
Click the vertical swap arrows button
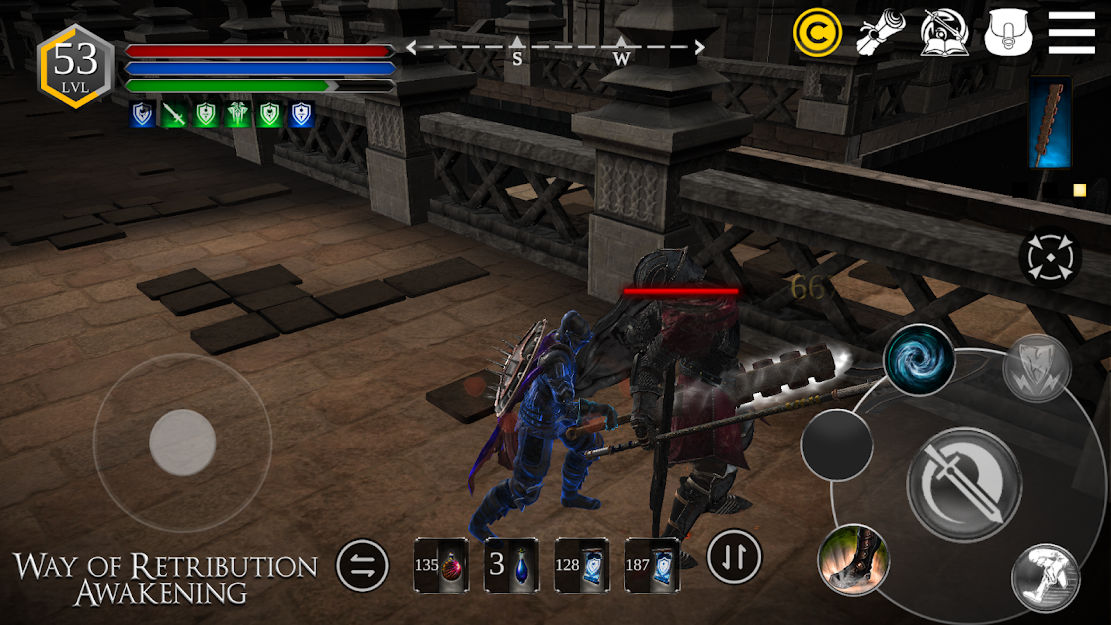click(x=734, y=556)
